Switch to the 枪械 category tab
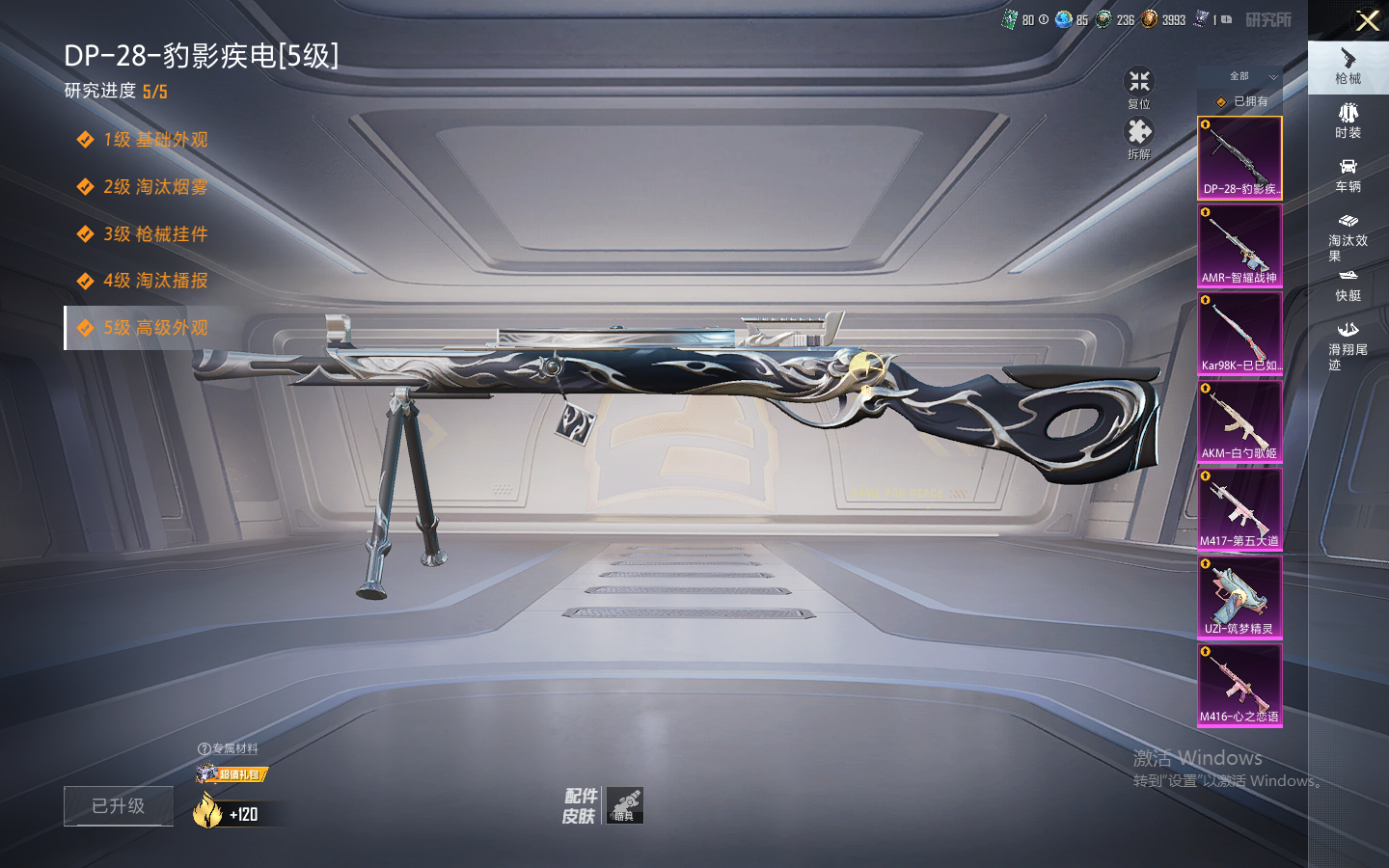Image resolution: width=1389 pixels, height=868 pixels. (1348, 67)
